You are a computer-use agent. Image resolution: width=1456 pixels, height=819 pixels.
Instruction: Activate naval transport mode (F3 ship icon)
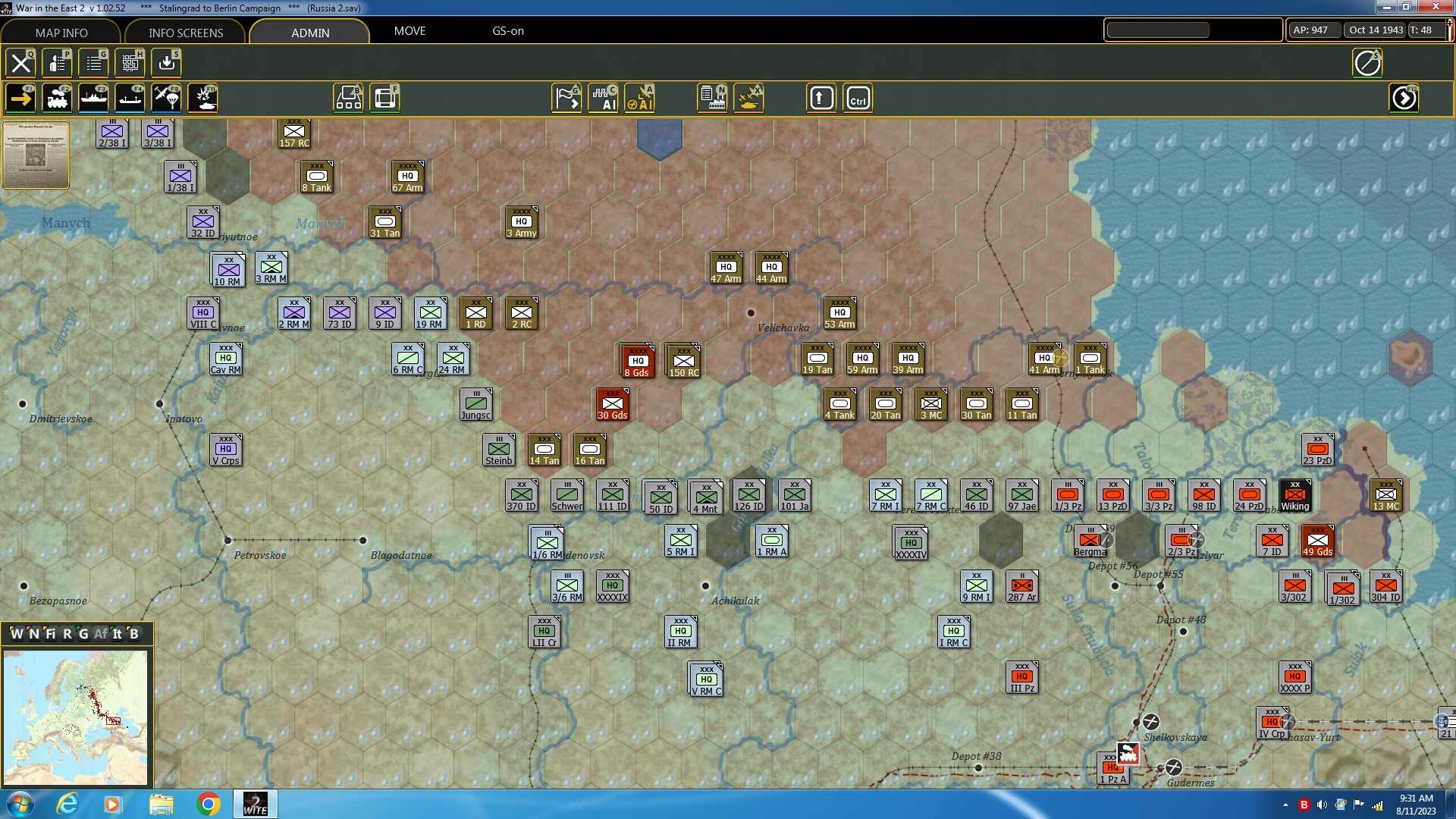(x=93, y=97)
